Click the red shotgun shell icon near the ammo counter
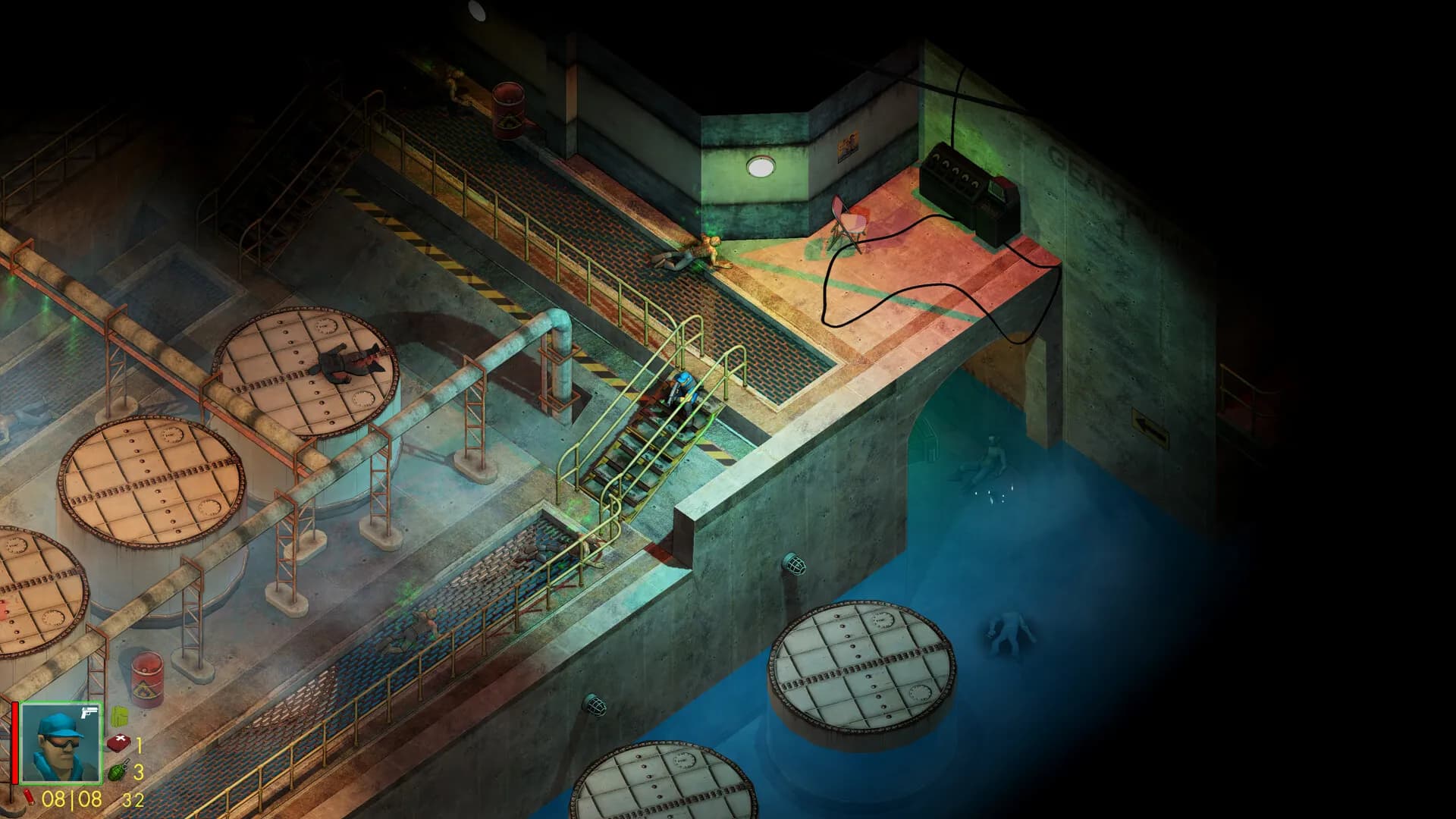1456x819 pixels. [x=29, y=798]
